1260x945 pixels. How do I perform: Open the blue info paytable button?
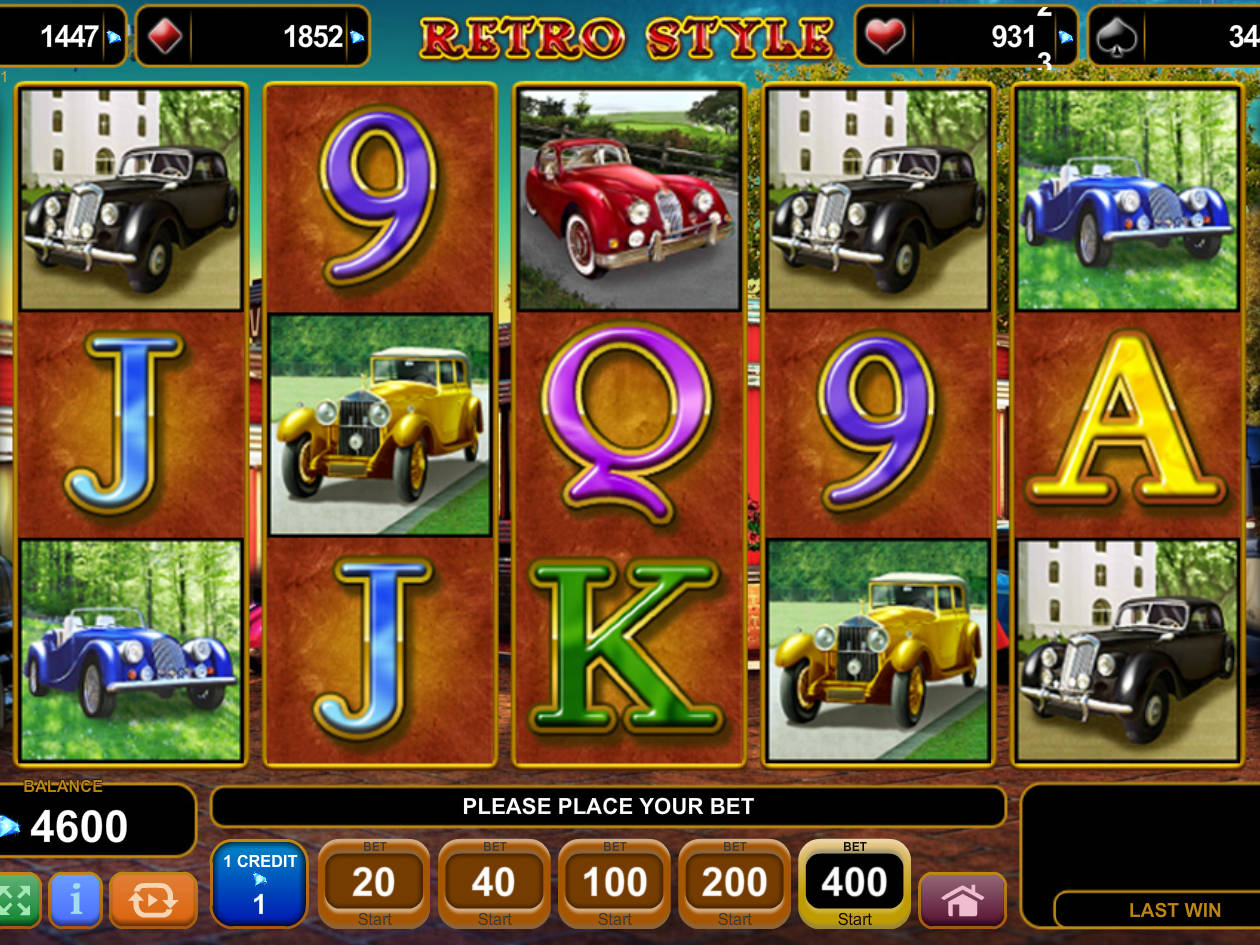pos(75,899)
